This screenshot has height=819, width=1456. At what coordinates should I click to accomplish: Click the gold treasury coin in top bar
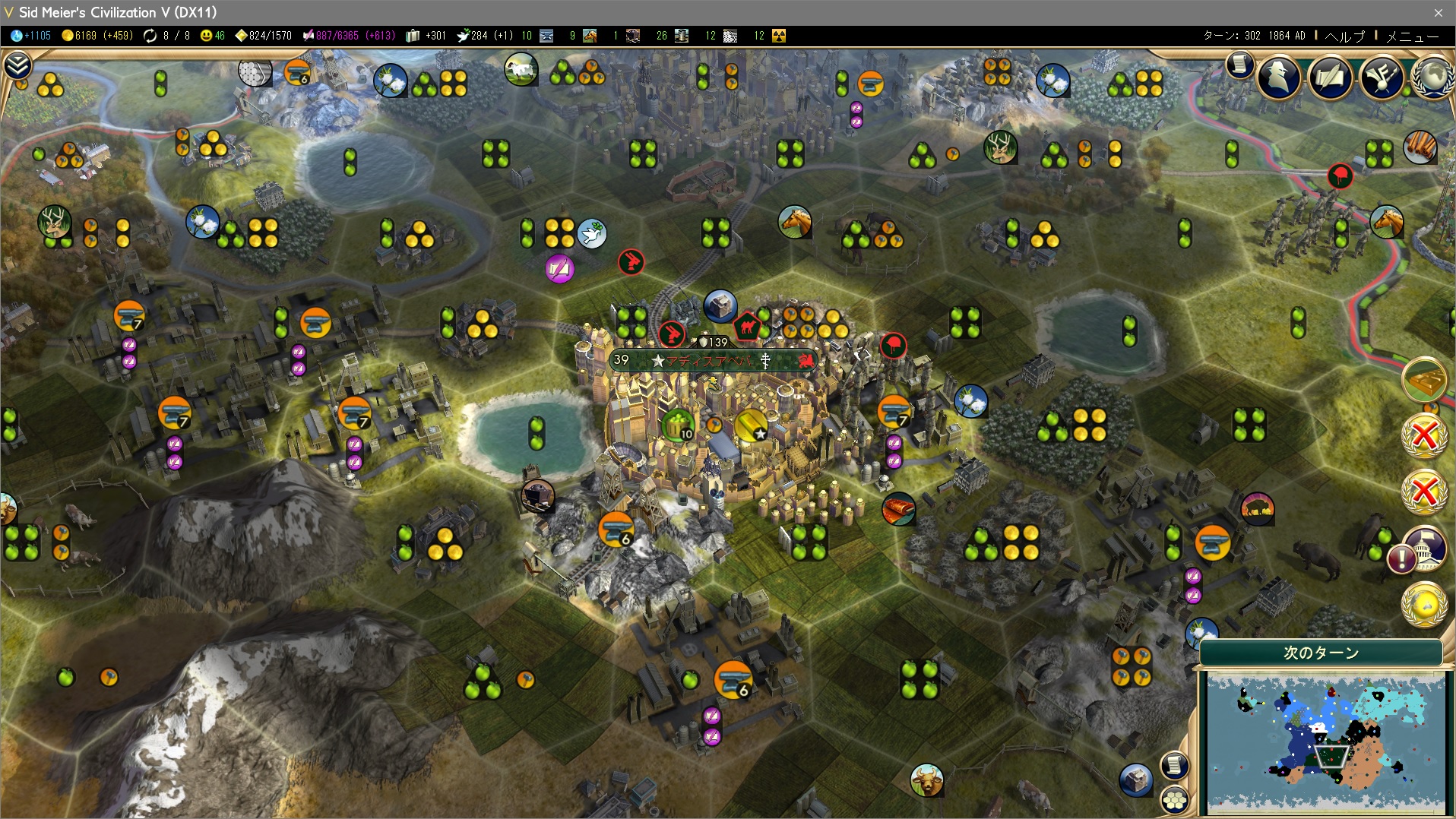tap(68, 36)
